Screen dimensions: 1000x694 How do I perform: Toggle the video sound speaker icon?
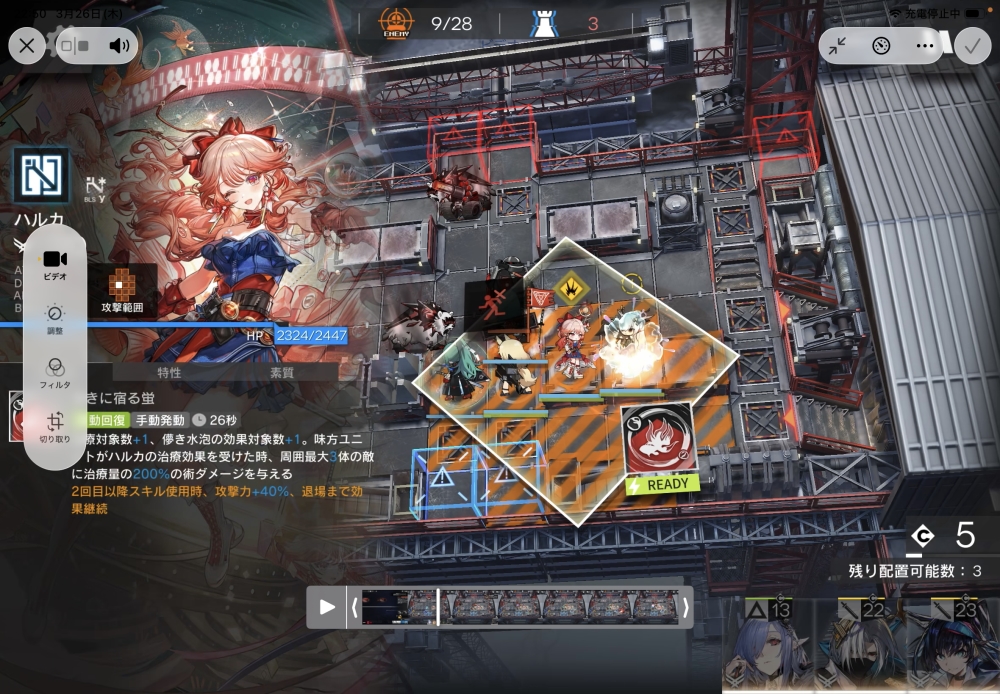pos(120,45)
